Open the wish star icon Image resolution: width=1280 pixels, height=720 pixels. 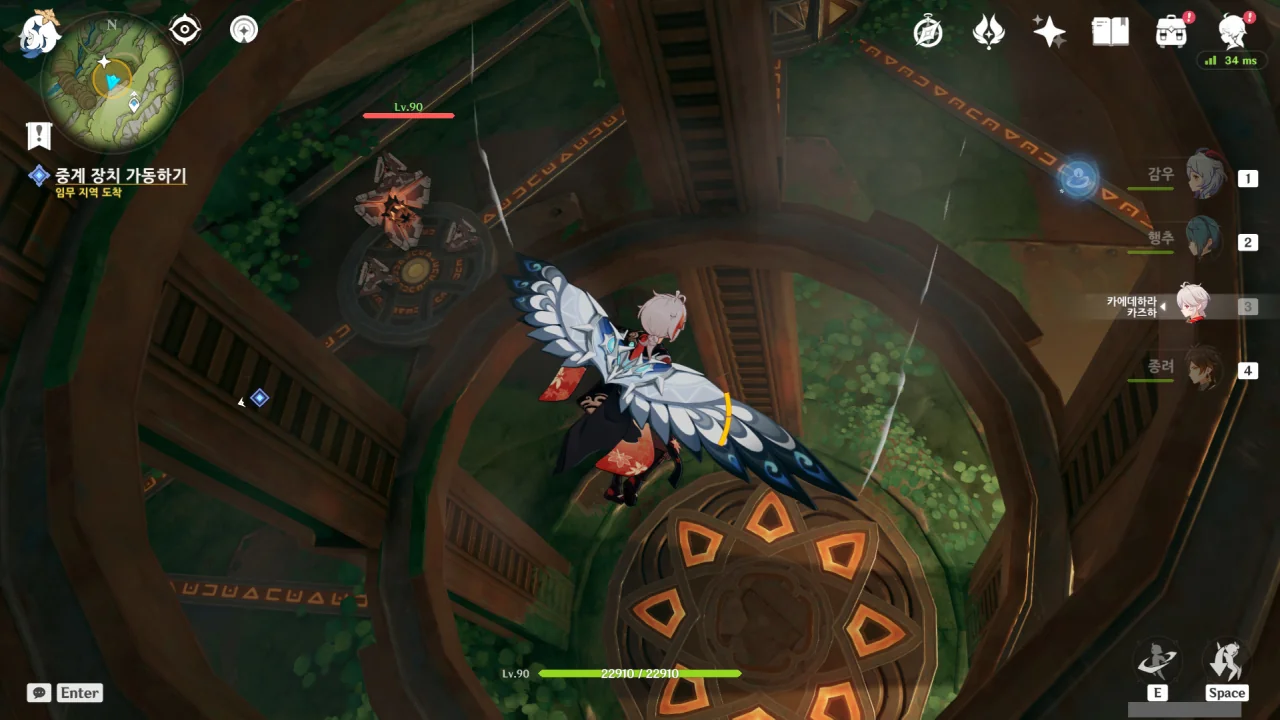pos(1049,32)
